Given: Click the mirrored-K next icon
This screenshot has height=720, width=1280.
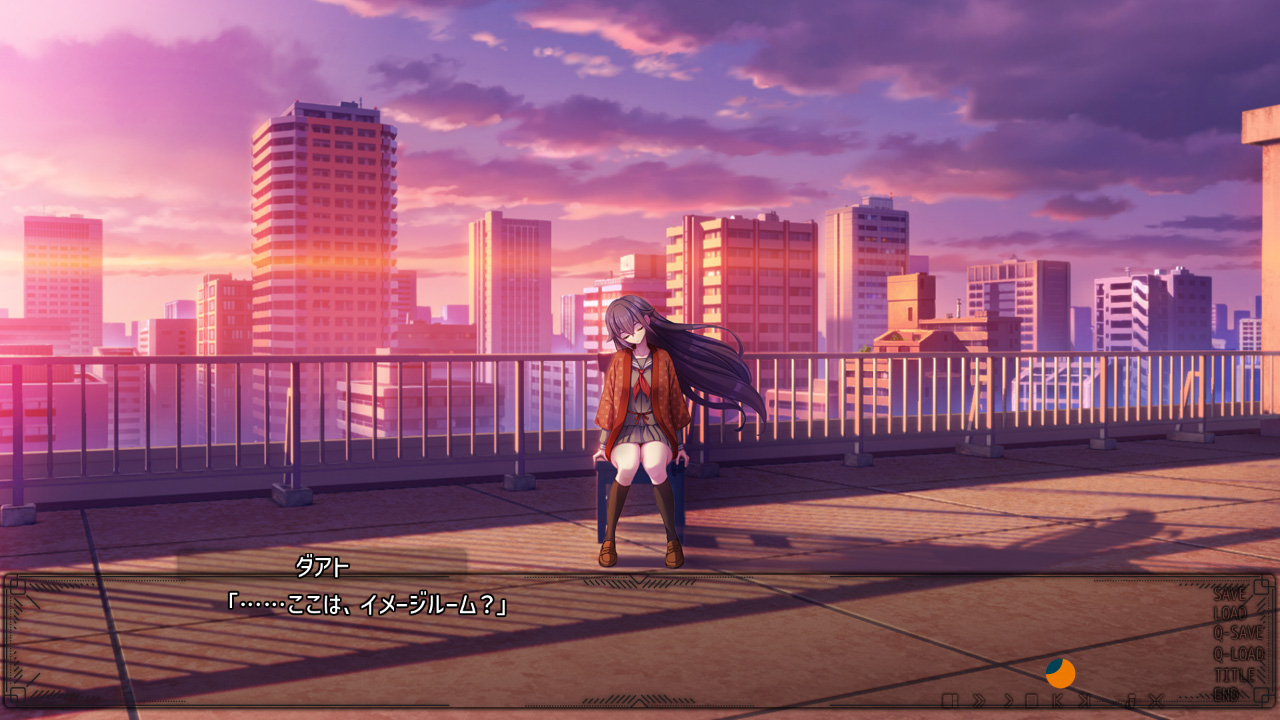Looking at the screenshot, I should (1085, 700).
